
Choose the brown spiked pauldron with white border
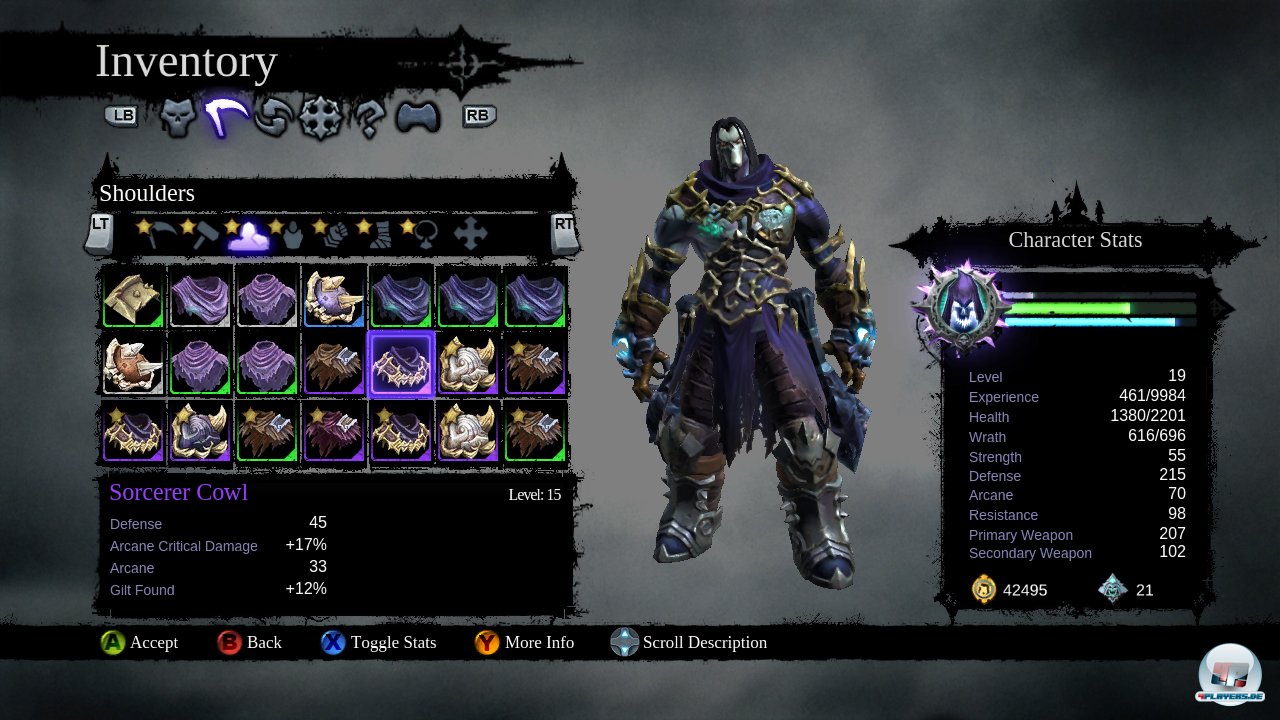tap(133, 365)
